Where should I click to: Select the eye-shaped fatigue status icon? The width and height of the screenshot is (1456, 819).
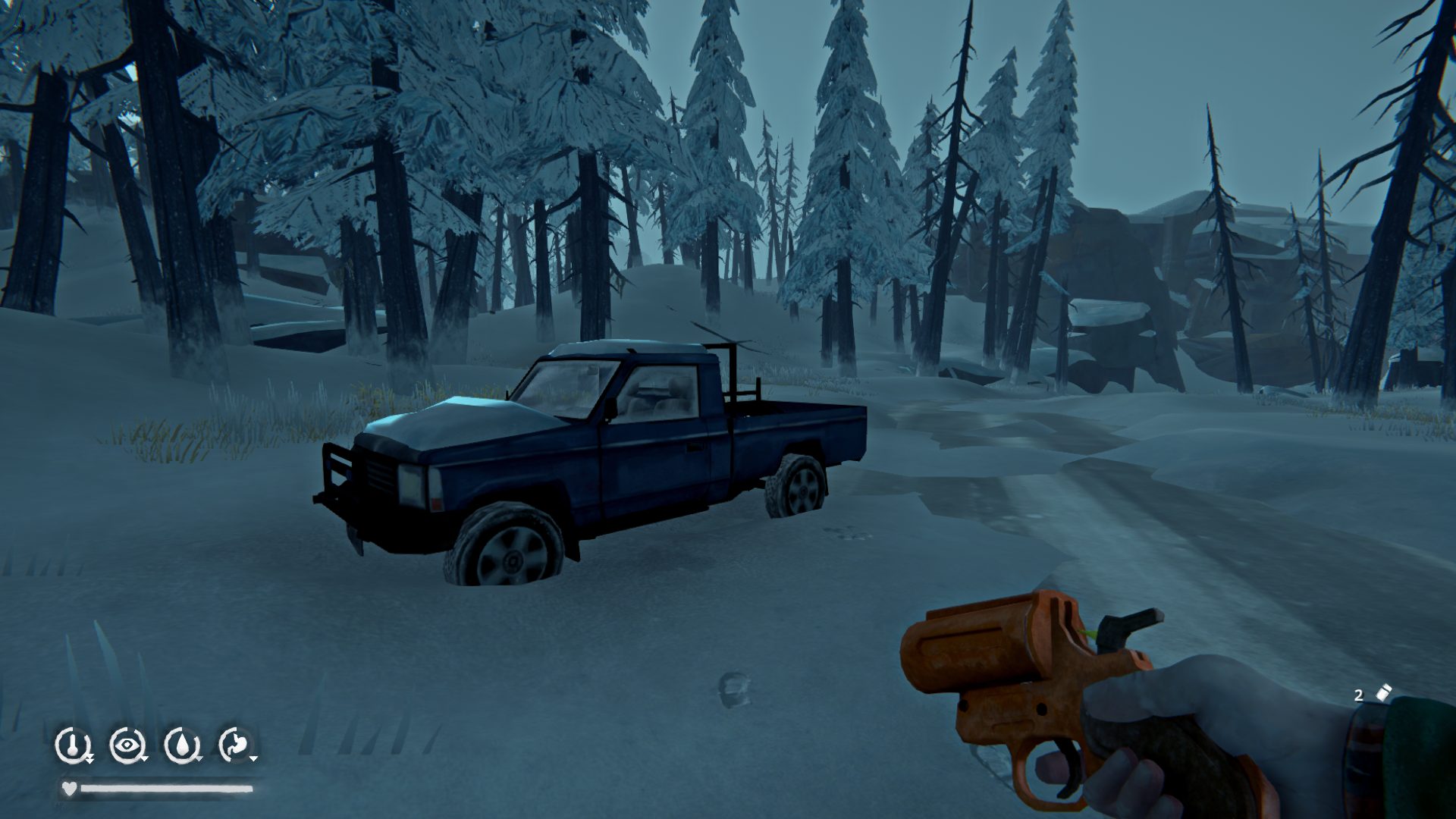(x=127, y=745)
